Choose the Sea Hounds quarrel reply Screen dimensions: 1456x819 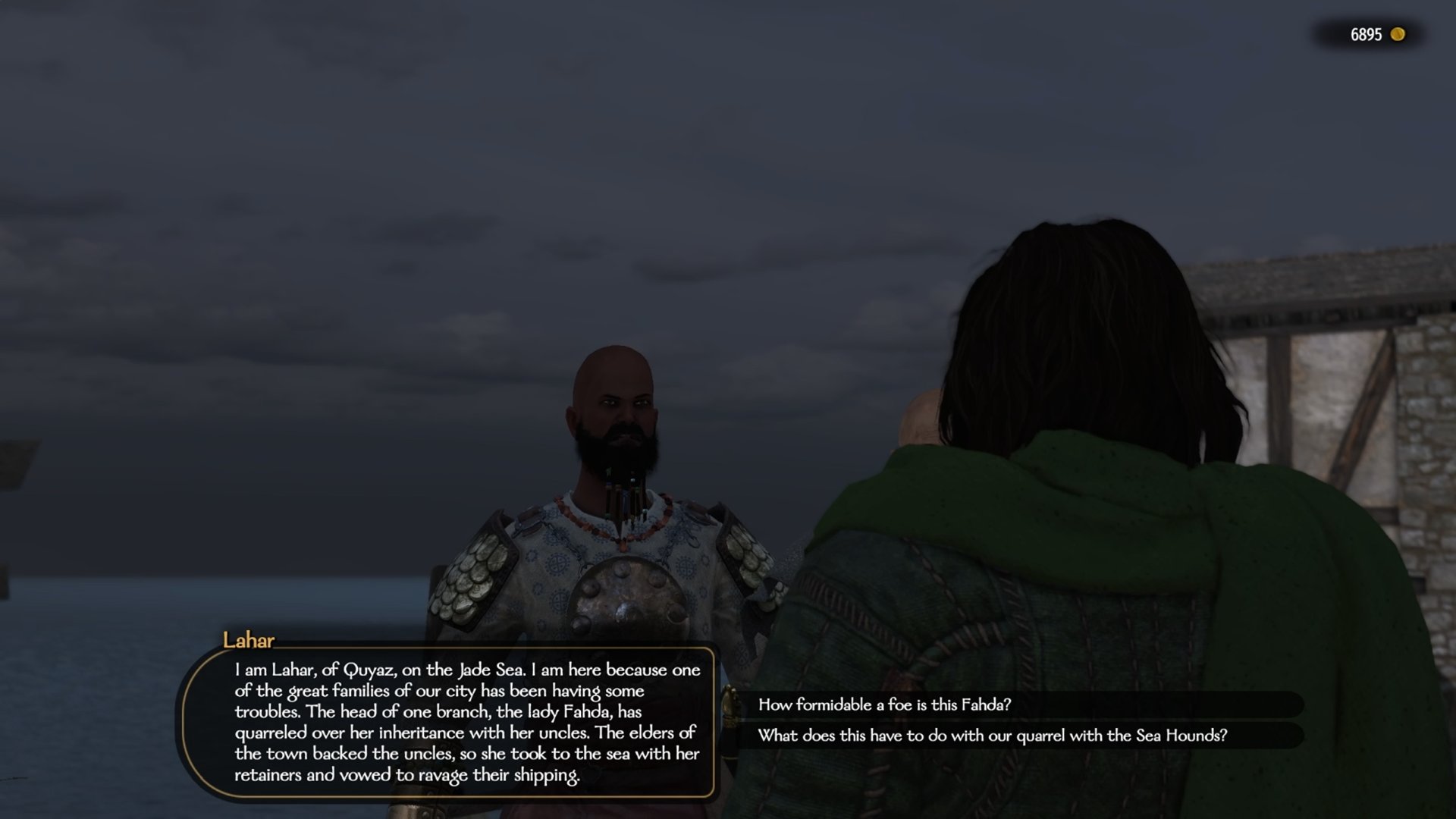(x=992, y=735)
